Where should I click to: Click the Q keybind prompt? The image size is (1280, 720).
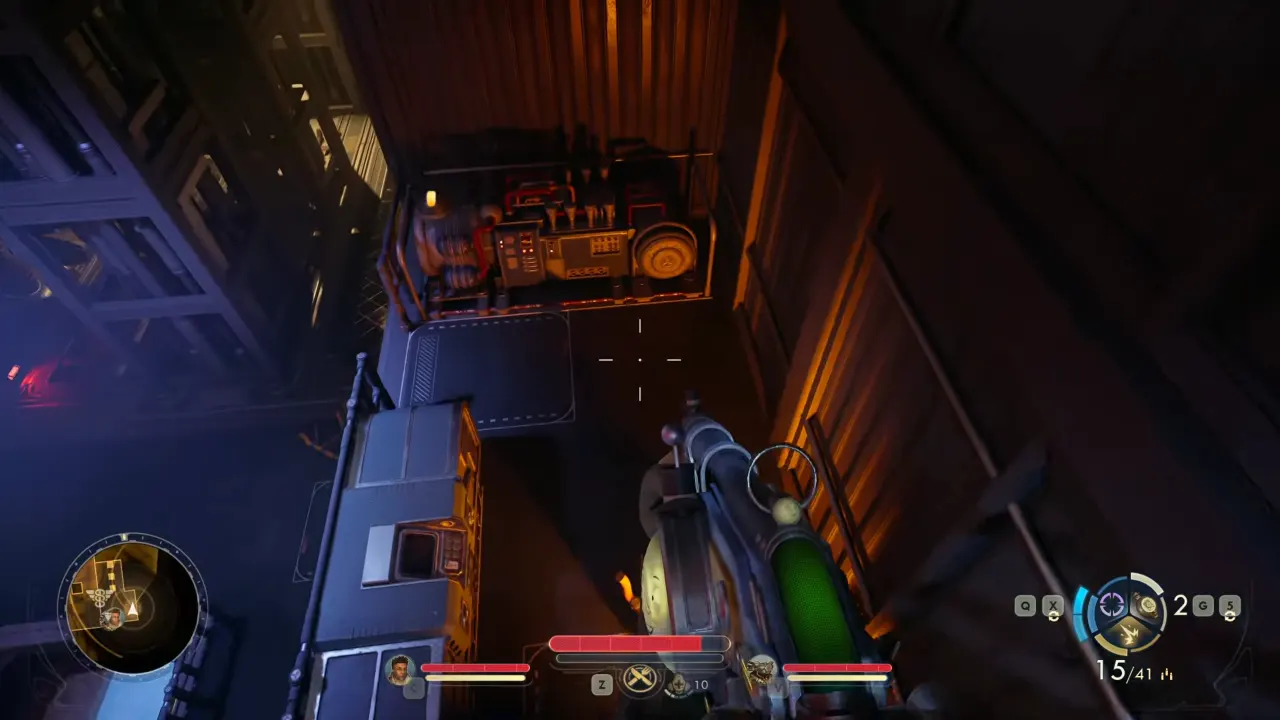[x=1025, y=605]
